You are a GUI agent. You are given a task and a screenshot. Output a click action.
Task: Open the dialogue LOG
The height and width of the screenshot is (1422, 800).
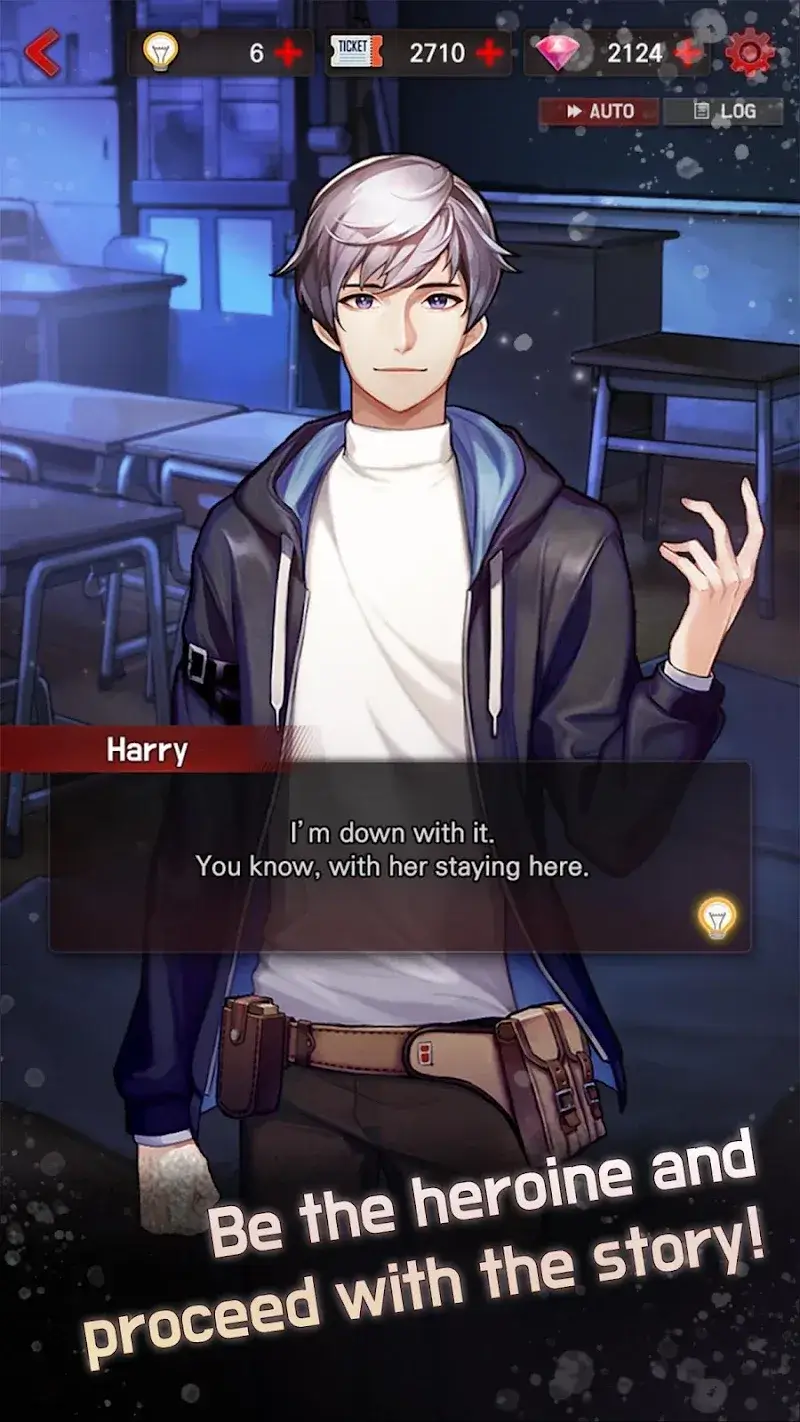tap(724, 111)
